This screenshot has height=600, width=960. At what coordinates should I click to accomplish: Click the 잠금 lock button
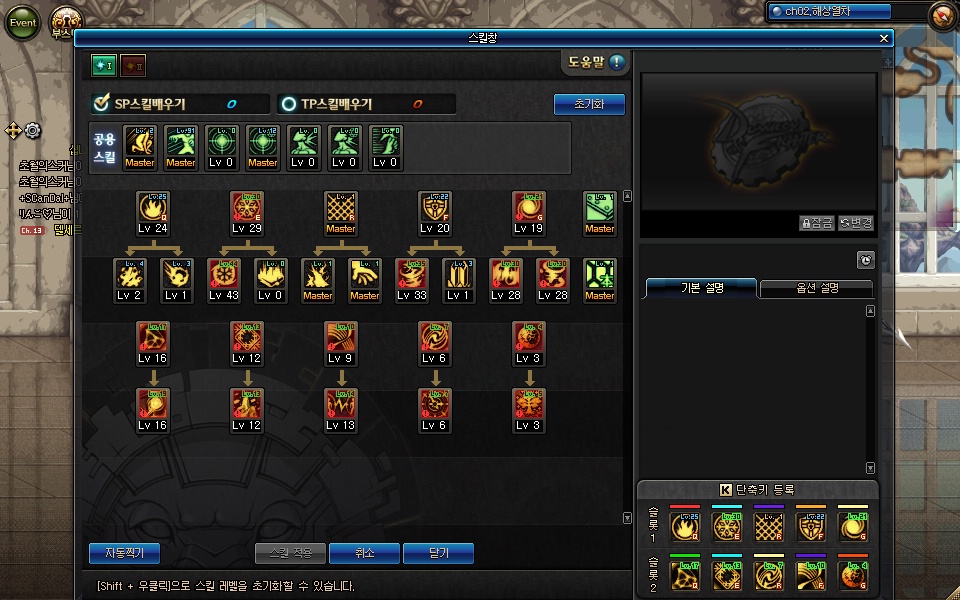click(816, 223)
